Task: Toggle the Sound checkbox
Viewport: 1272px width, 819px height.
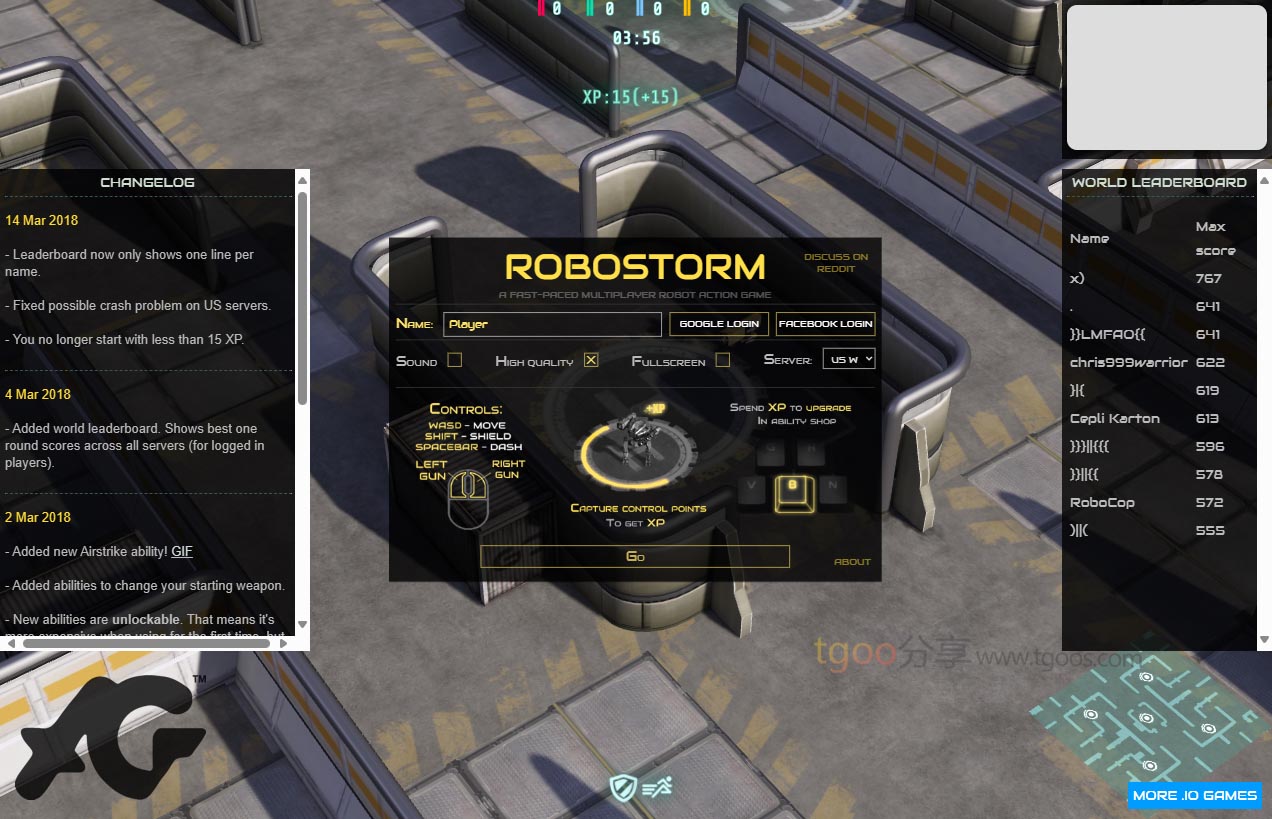Action: coord(455,360)
